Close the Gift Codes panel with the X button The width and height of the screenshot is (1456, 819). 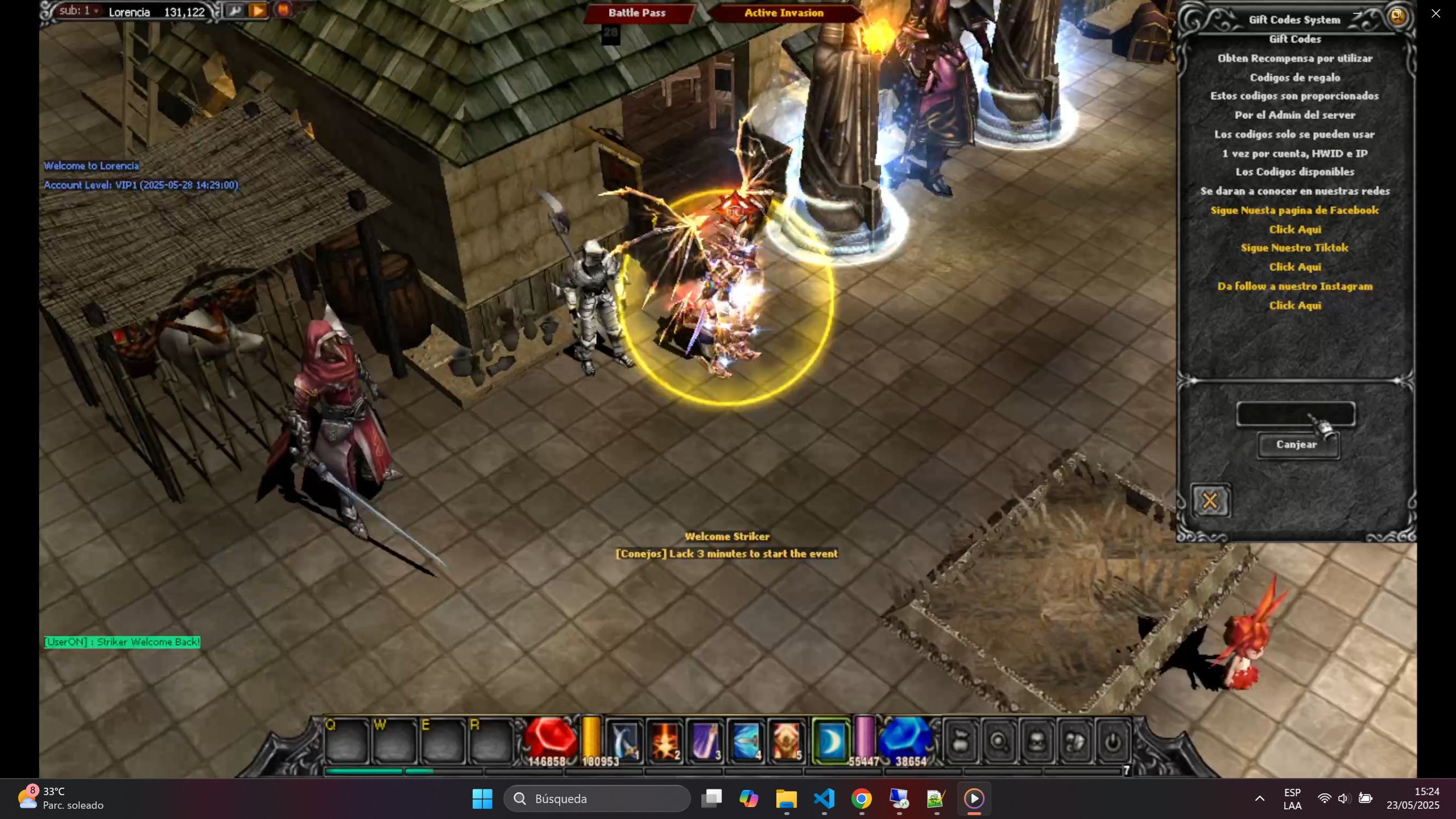click(1210, 501)
